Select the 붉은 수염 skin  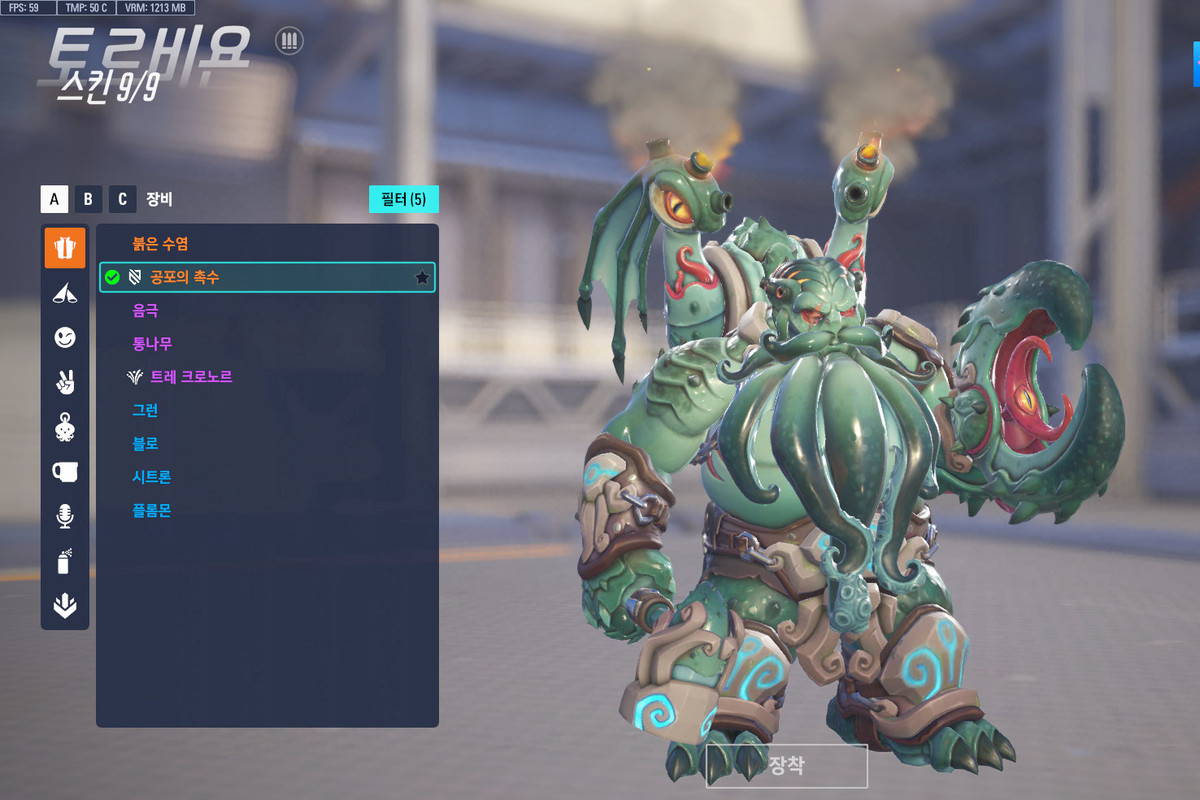coord(161,244)
